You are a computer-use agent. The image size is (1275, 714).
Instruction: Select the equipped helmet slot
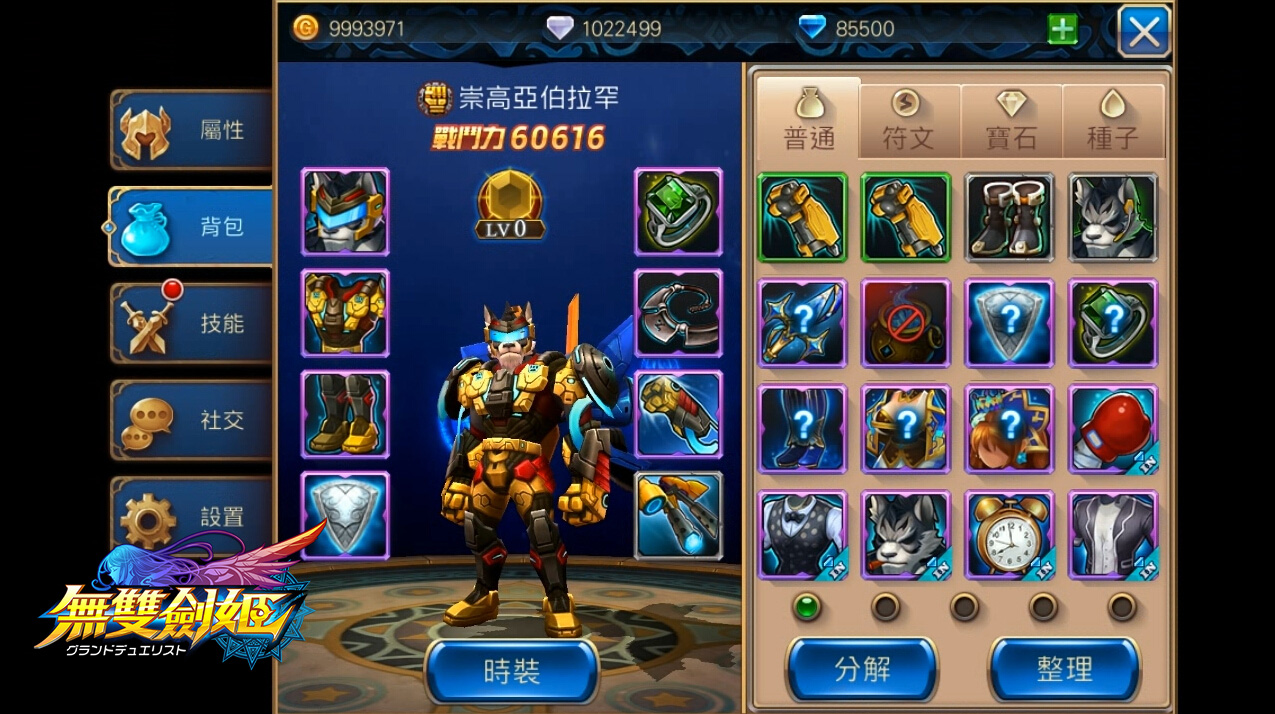pos(345,212)
